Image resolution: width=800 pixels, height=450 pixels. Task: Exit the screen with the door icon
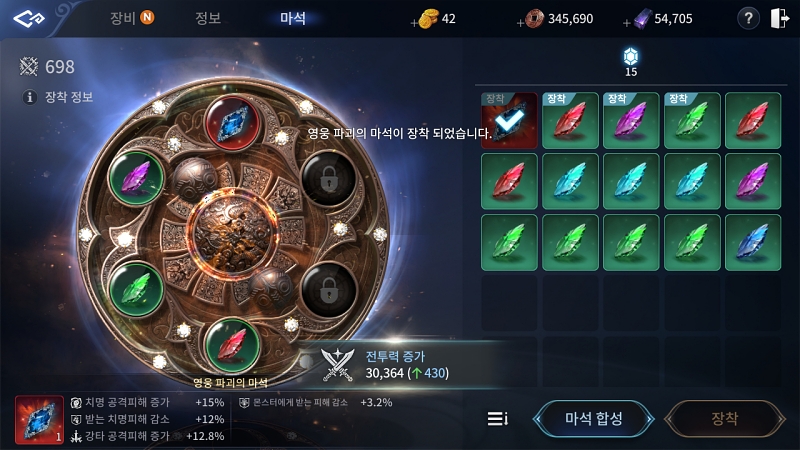point(780,18)
